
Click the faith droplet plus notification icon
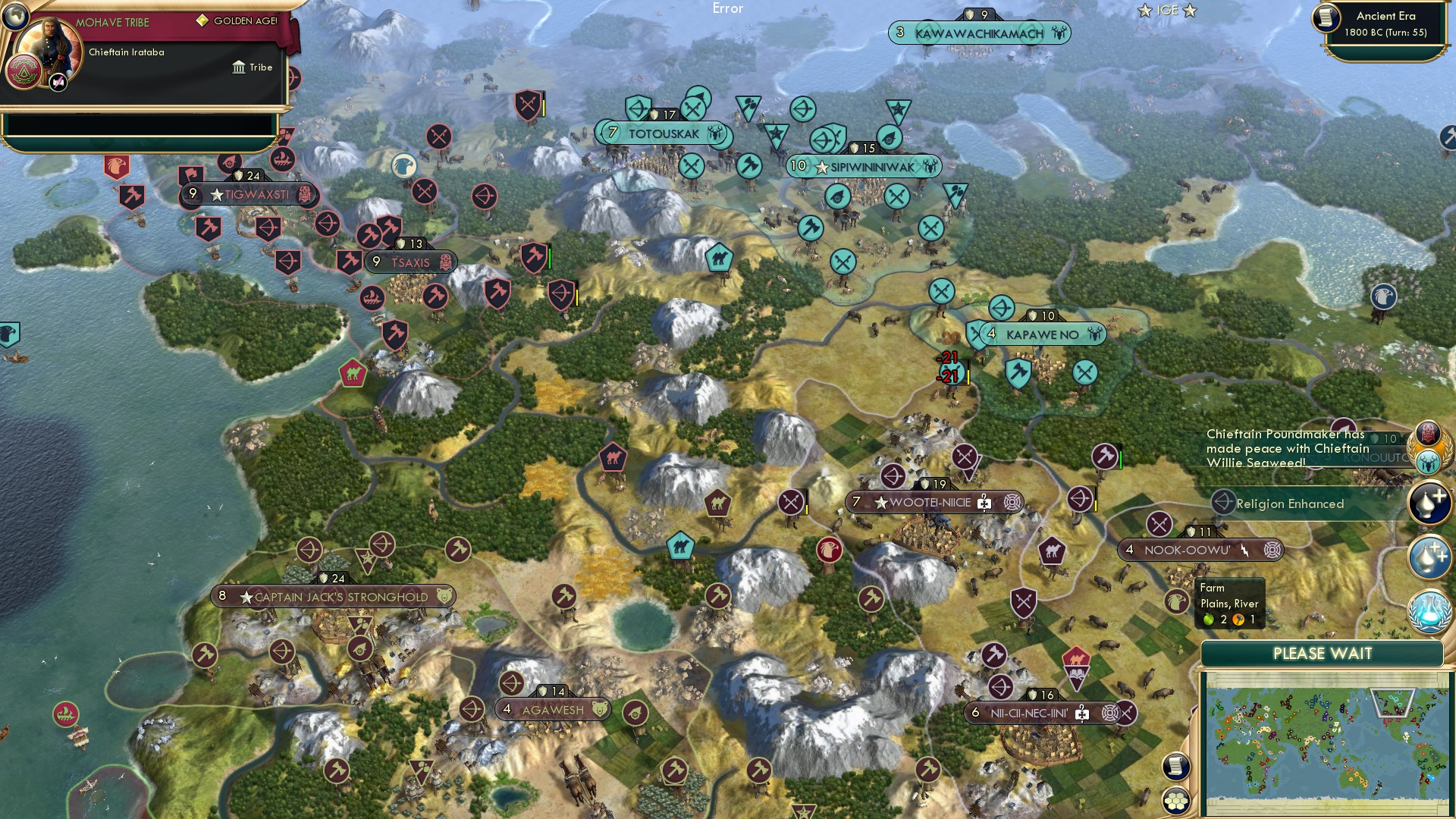point(1430,500)
